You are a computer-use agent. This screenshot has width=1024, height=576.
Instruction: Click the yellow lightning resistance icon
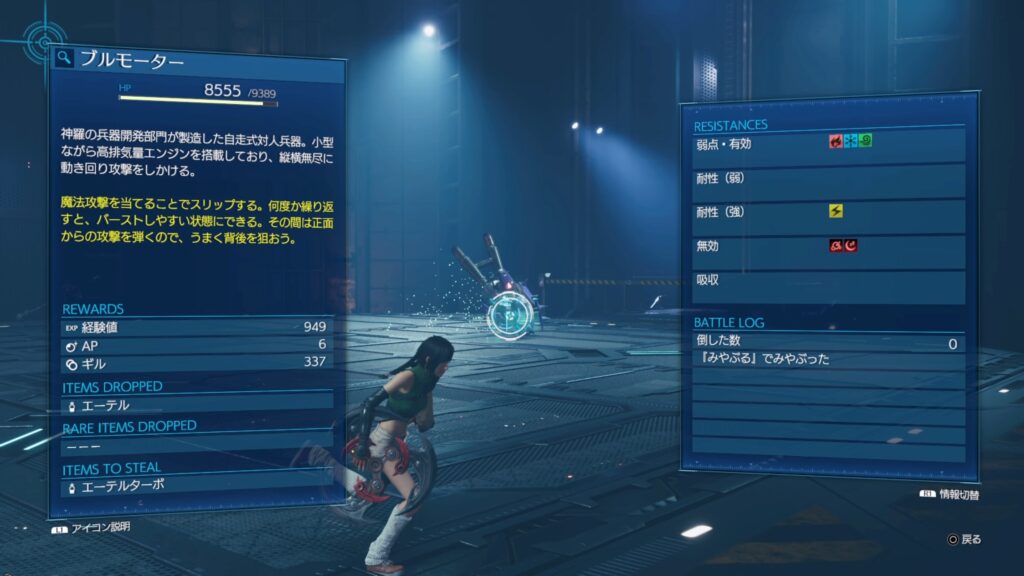tap(835, 211)
